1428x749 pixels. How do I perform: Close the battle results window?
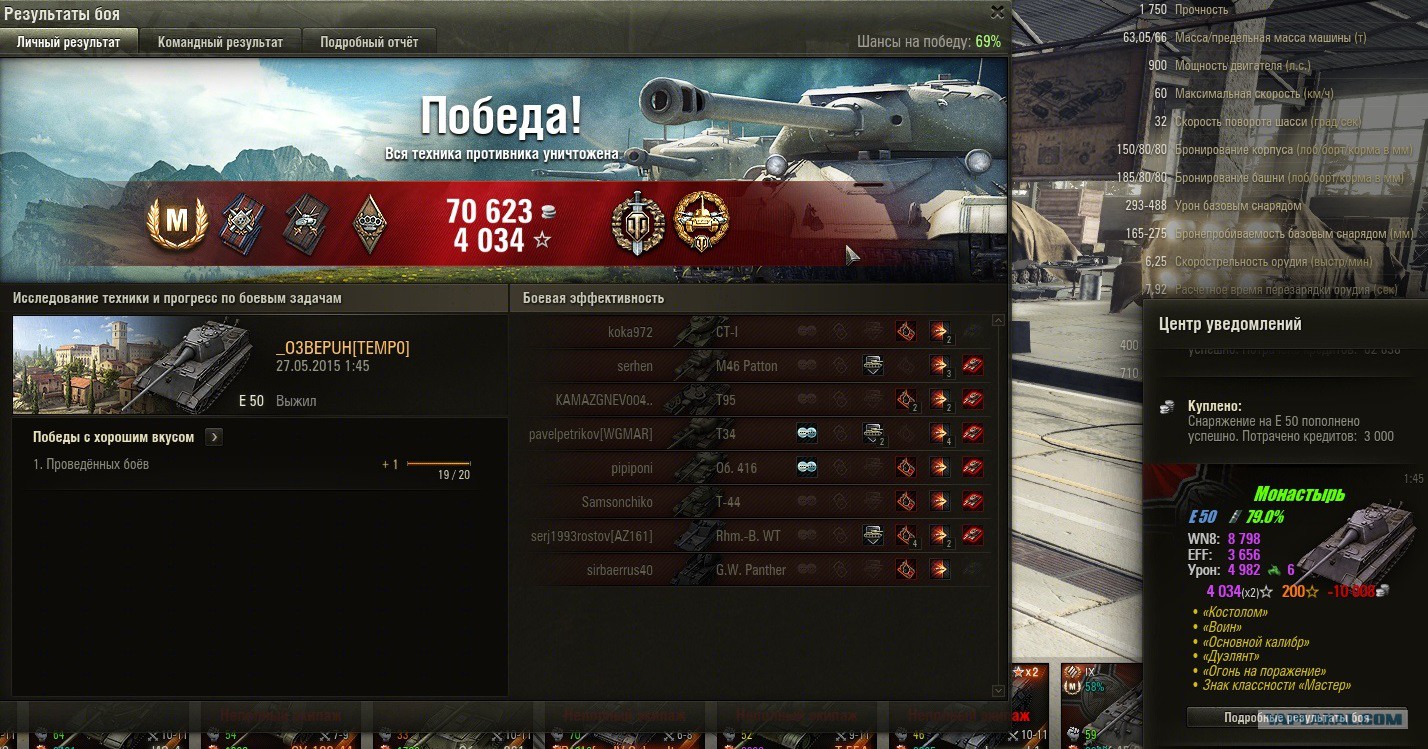tap(997, 12)
